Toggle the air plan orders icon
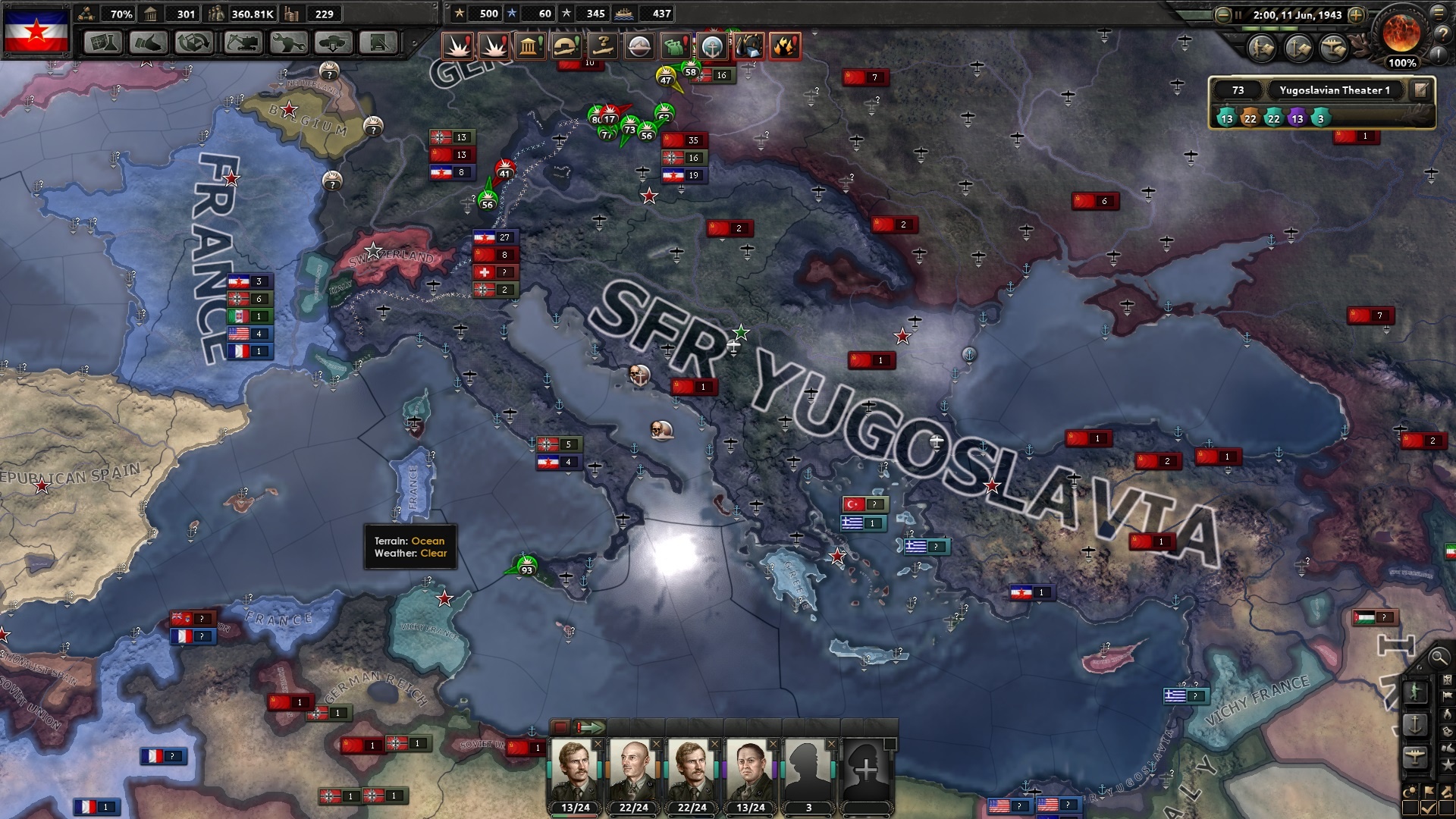The width and height of the screenshot is (1456, 819). [1332, 49]
